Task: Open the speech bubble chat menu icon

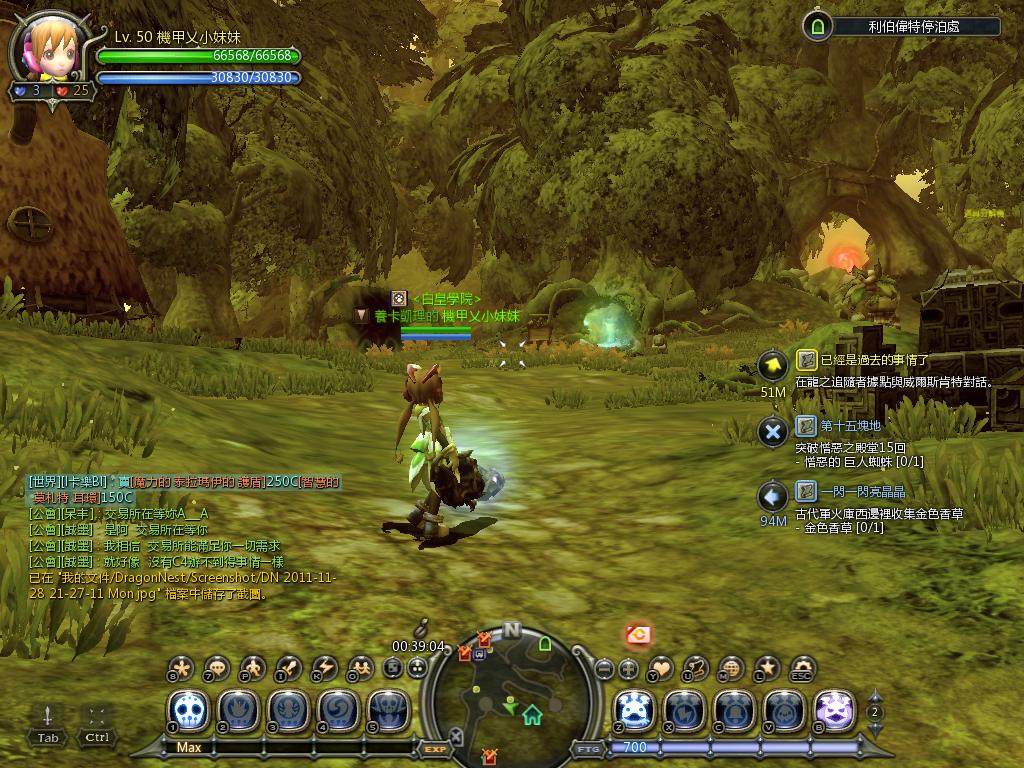Action: [x=217, y=668]
